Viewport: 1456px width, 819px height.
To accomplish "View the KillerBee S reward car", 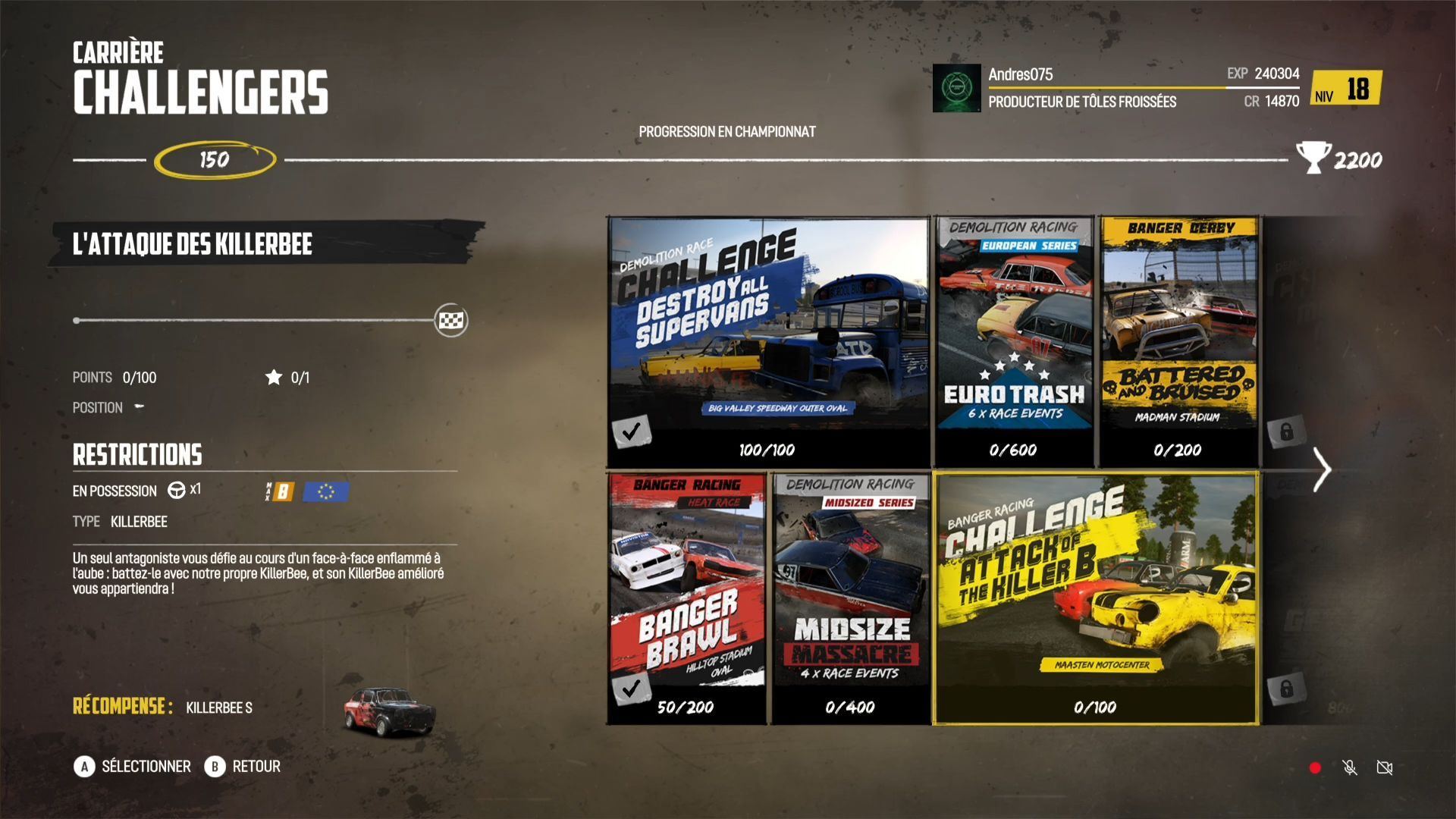I will 389,711.
